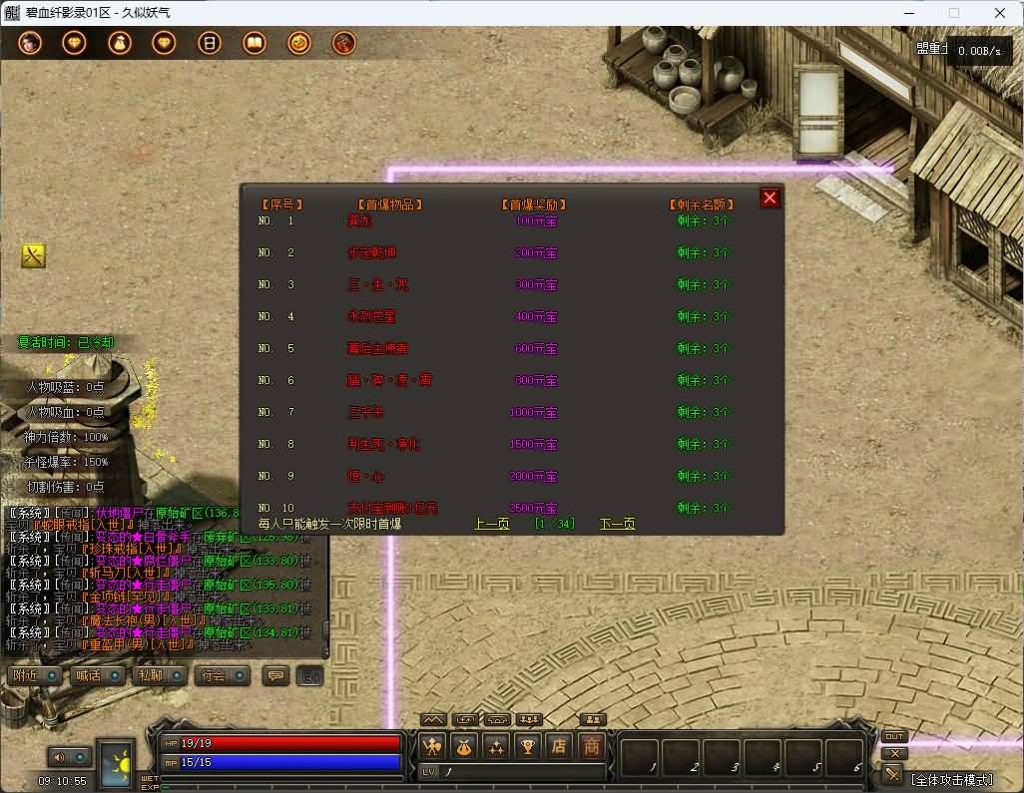This screenshot has height=793, width=1024.
Task: Open the 商 mall button
Action: point(592,746)
